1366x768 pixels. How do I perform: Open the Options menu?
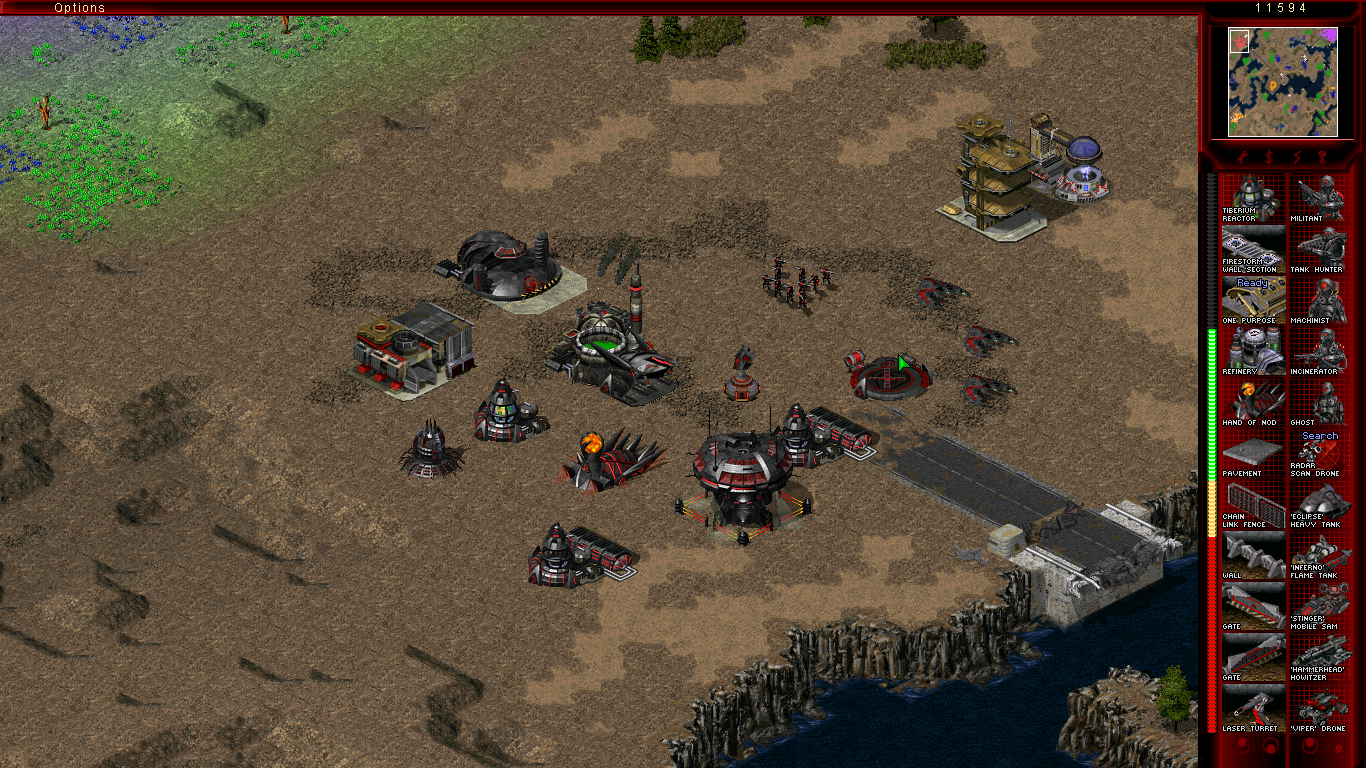[79, 8]
